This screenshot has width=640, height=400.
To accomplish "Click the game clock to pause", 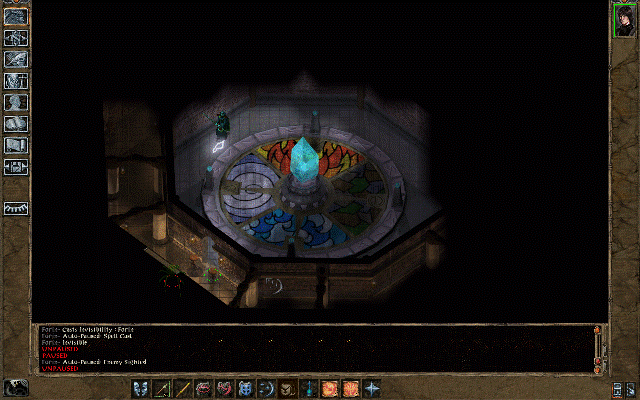I will point(16,387).
